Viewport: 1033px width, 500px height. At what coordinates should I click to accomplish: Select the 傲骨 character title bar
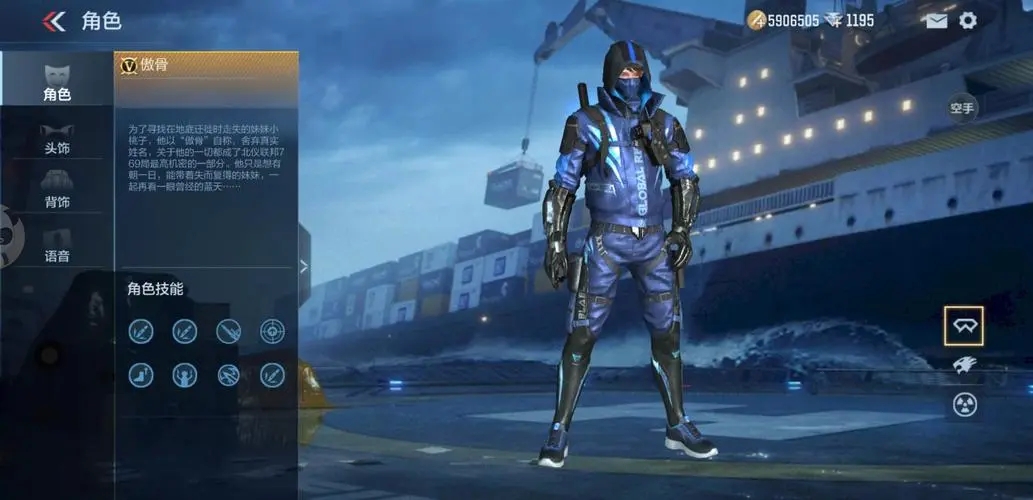[x=206, y=65]
